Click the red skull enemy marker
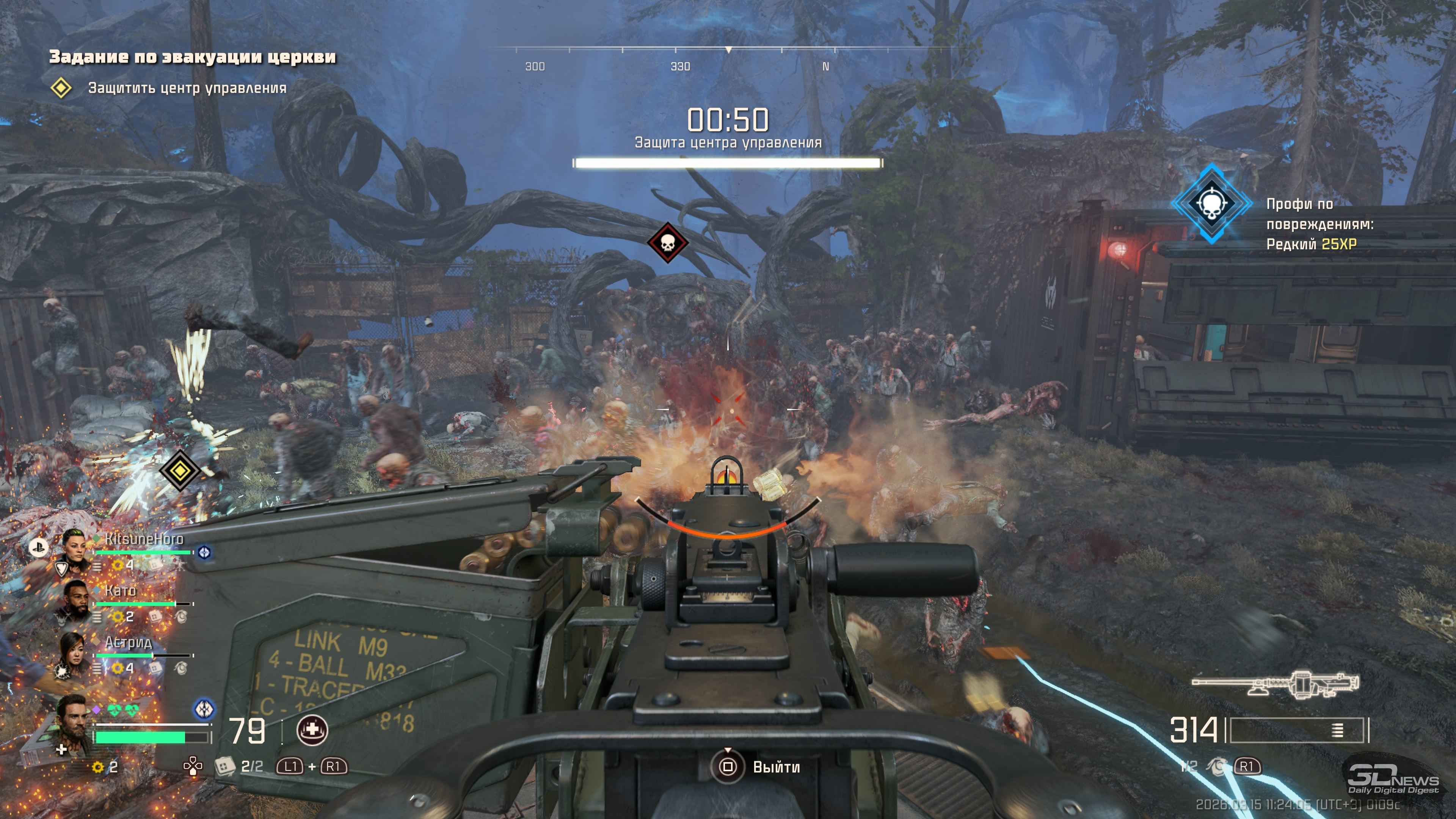 pos(667,243)
